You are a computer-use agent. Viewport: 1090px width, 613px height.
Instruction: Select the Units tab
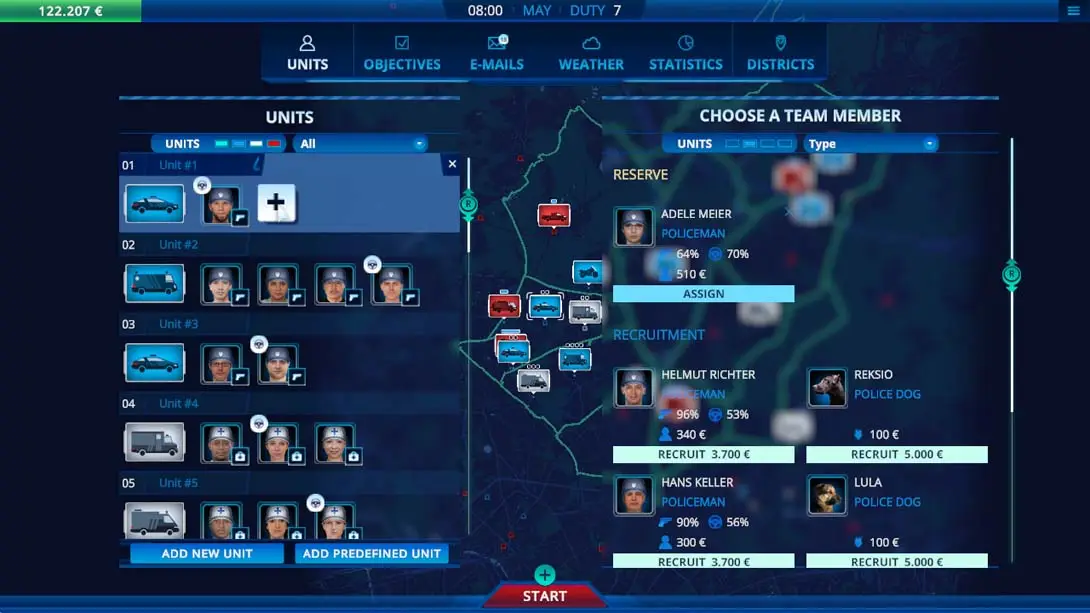(x=307, y=53)
